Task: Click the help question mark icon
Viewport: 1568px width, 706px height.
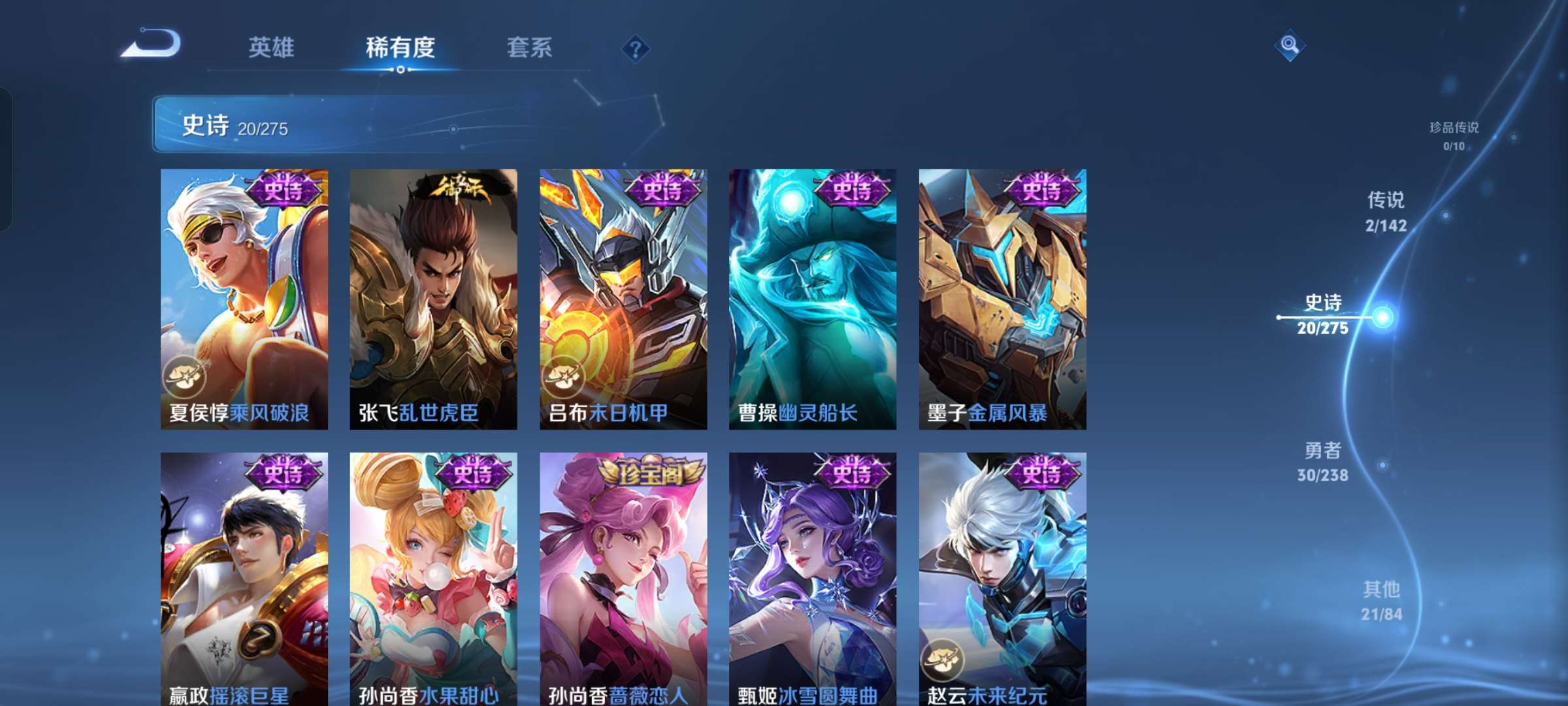Action: pyautogui.click(x=636, y=48)
